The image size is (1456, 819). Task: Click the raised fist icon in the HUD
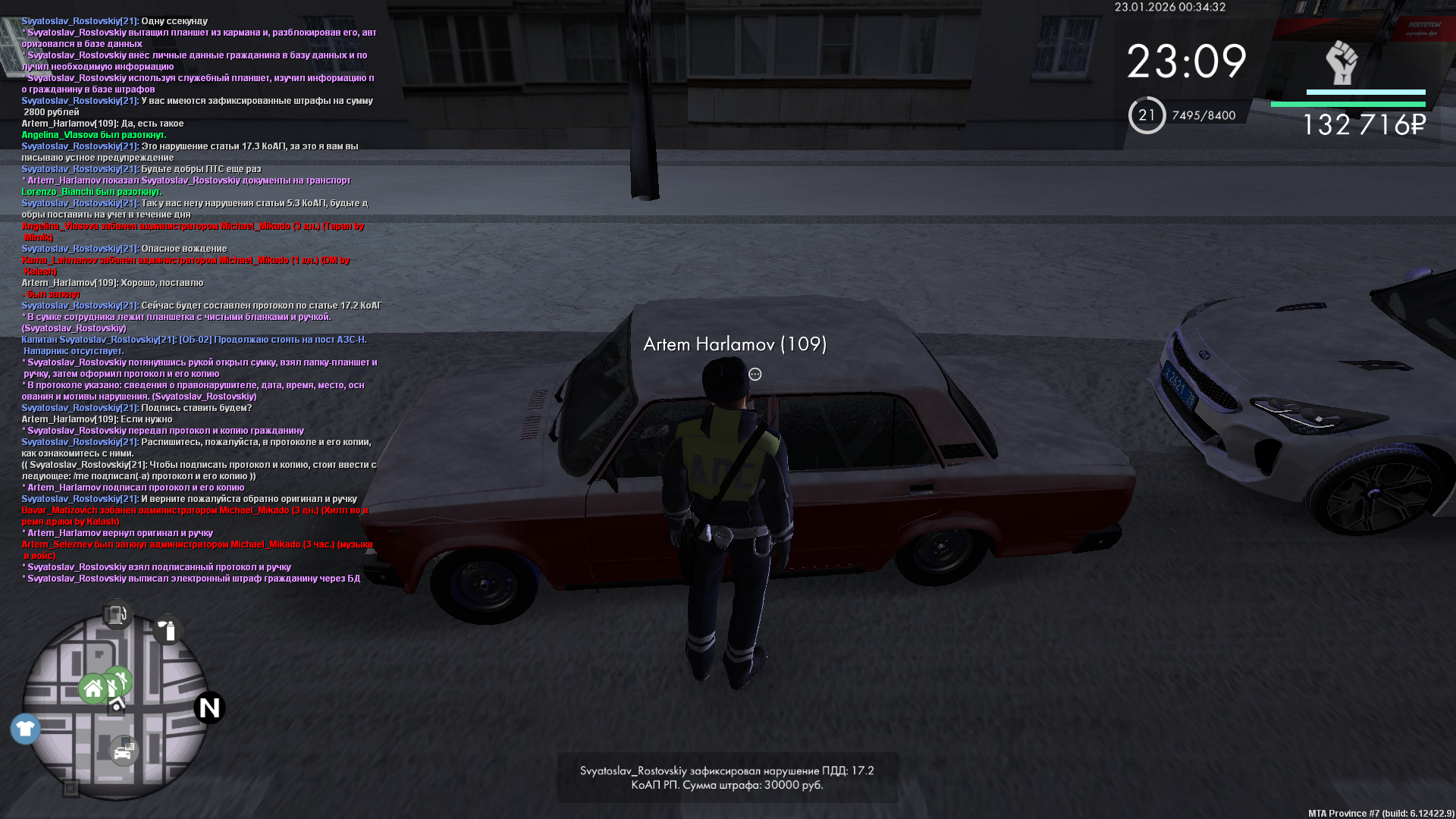coord(1341,63)
